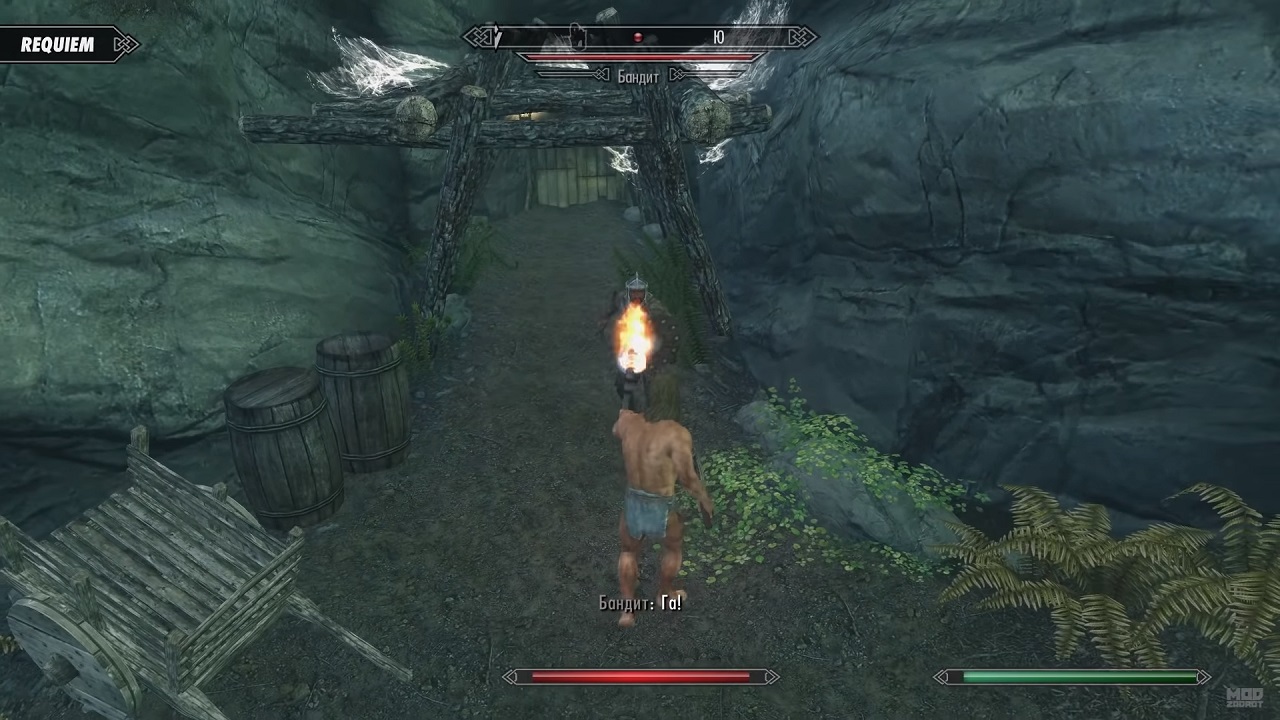Viewport: 1280px width, 720px height.
Task: Click the red enemy dot on the compass
Action: pos(638,38)
